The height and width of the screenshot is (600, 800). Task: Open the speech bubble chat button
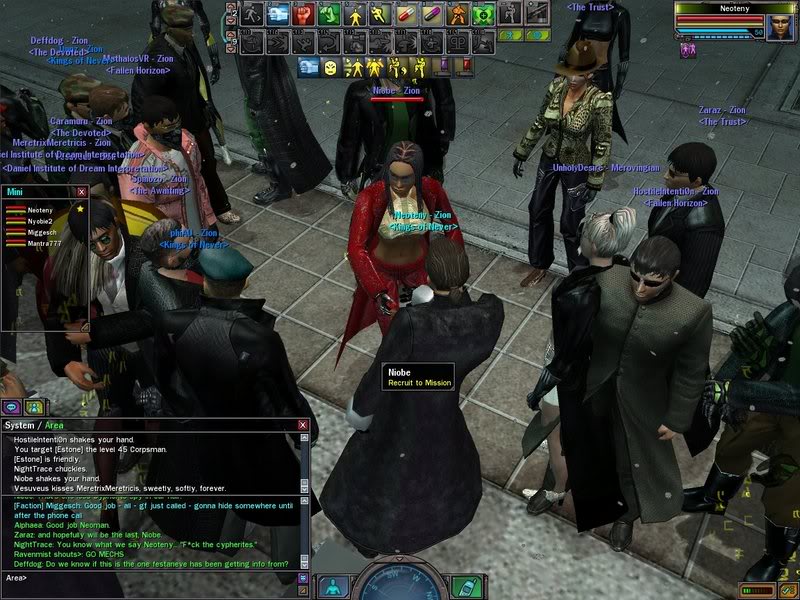click(x=12, y=407)
